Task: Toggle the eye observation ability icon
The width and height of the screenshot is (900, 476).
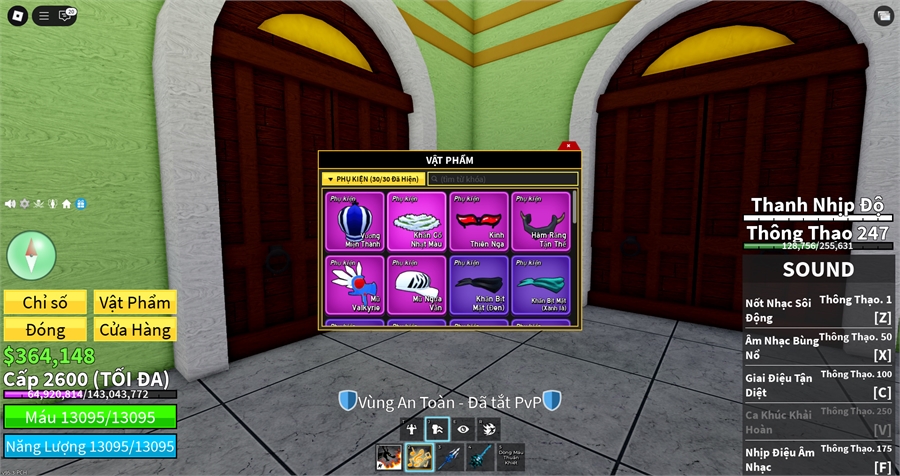Action: (x=463, y=429)
